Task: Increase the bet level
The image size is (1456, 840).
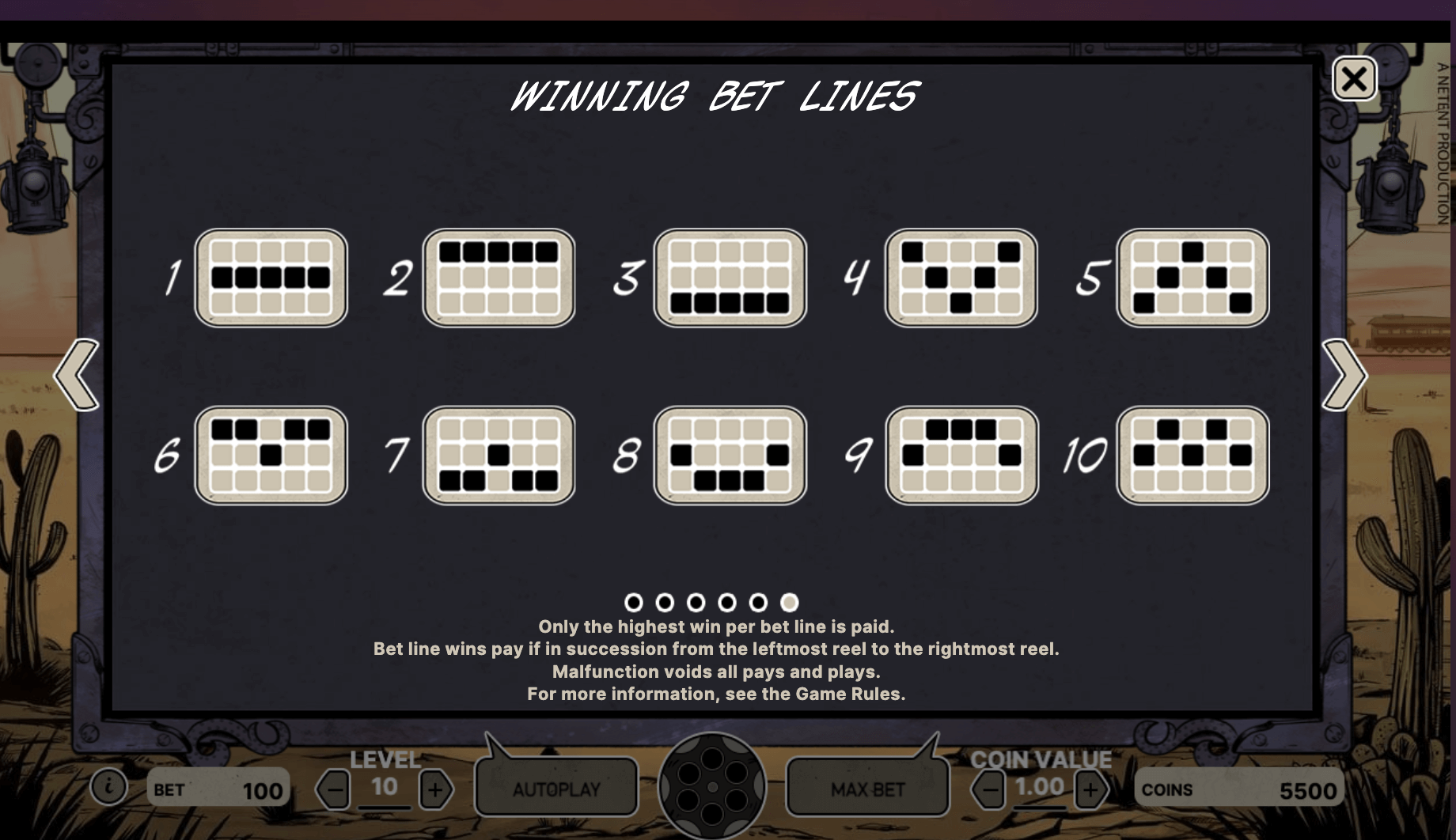Action: (x=435, y=789)
